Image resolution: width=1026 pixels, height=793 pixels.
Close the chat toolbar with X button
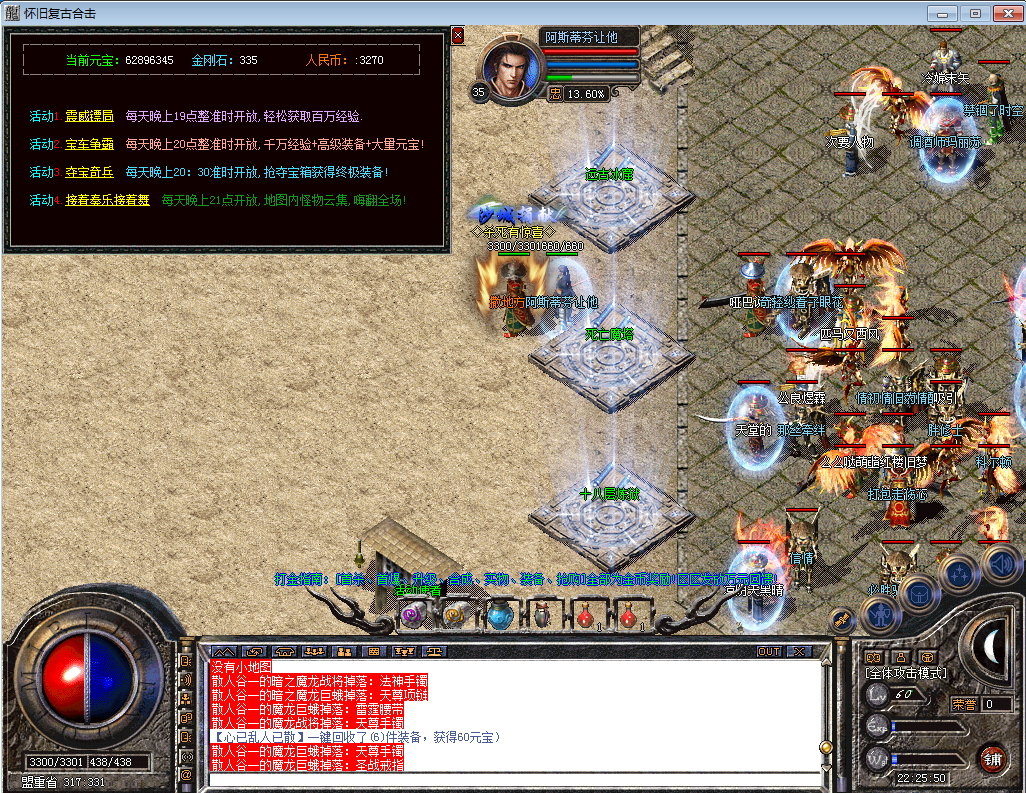coord(797,651)
